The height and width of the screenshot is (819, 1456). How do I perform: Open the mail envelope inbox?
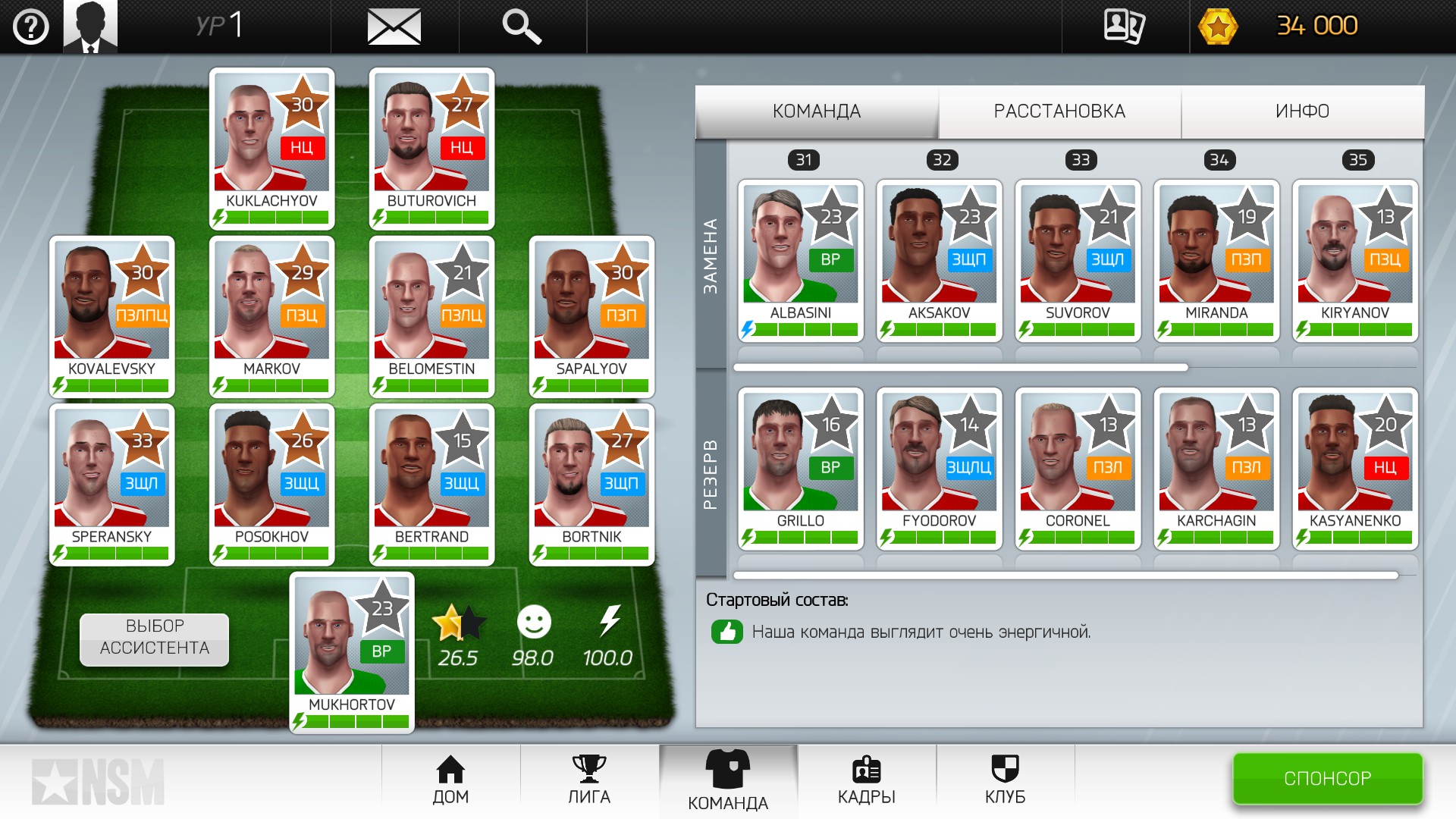coord(394,27)
